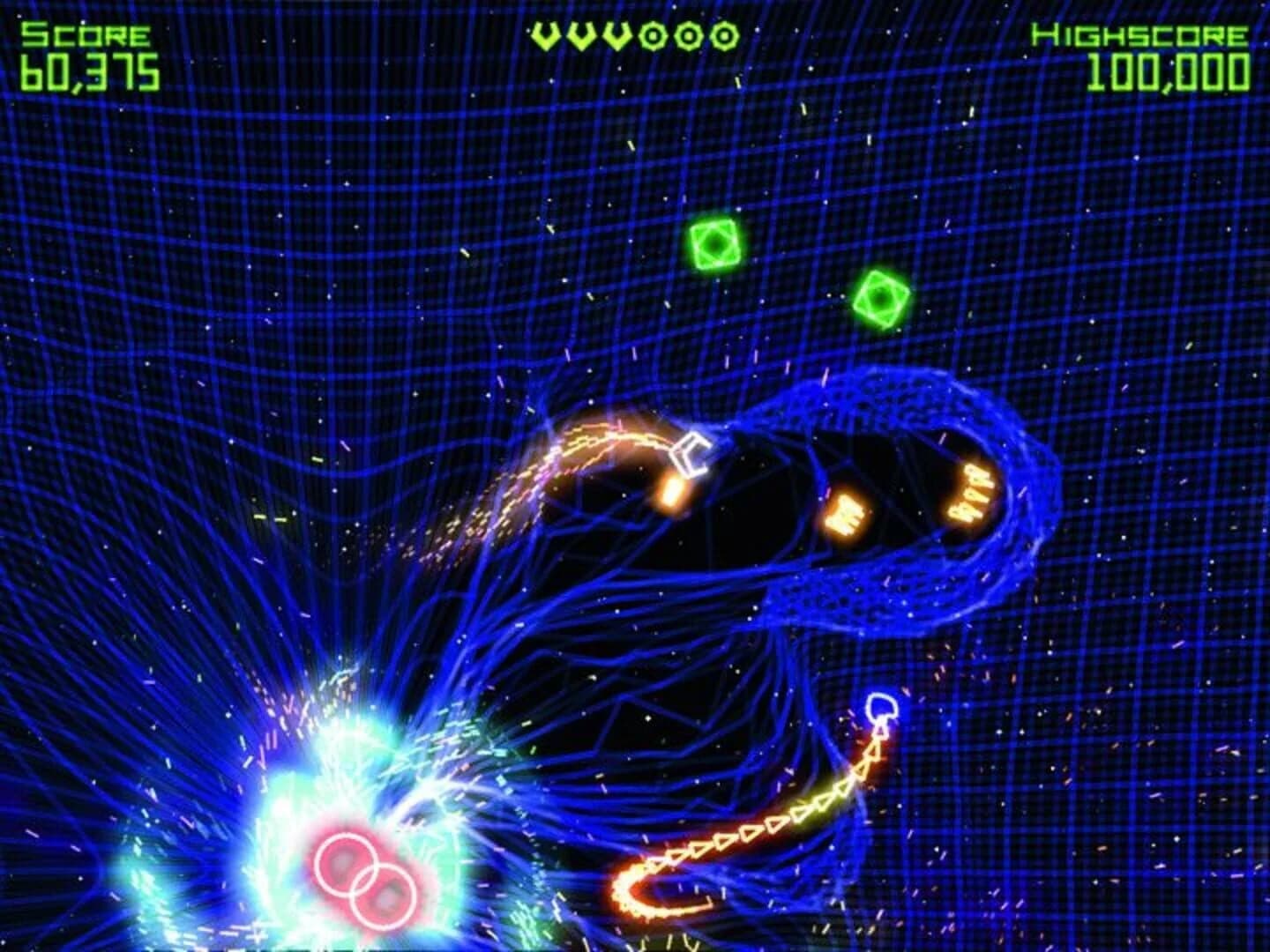Select the lower-right green gem cube
Screen dimensions: 1270x952
tap(880, 298)
